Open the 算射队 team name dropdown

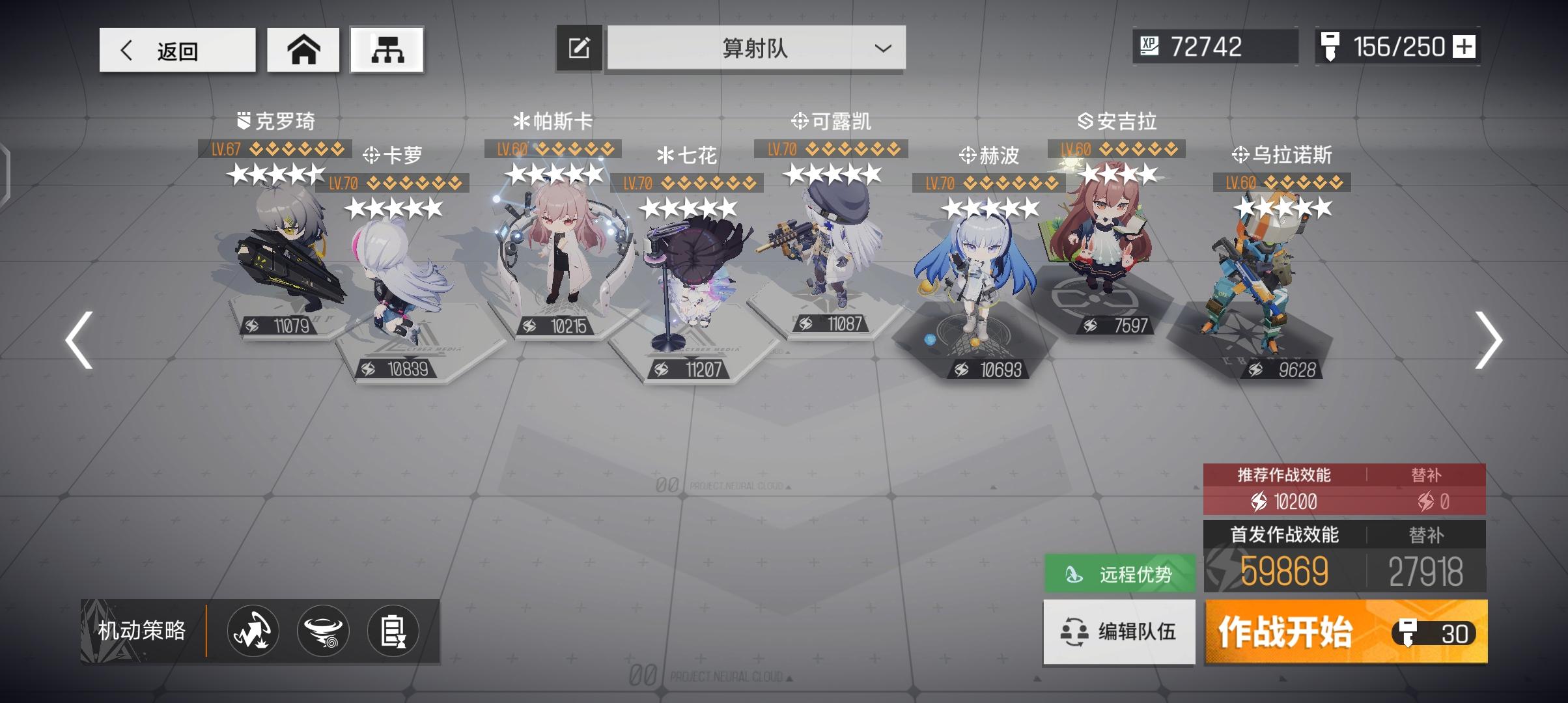(755, 48)
